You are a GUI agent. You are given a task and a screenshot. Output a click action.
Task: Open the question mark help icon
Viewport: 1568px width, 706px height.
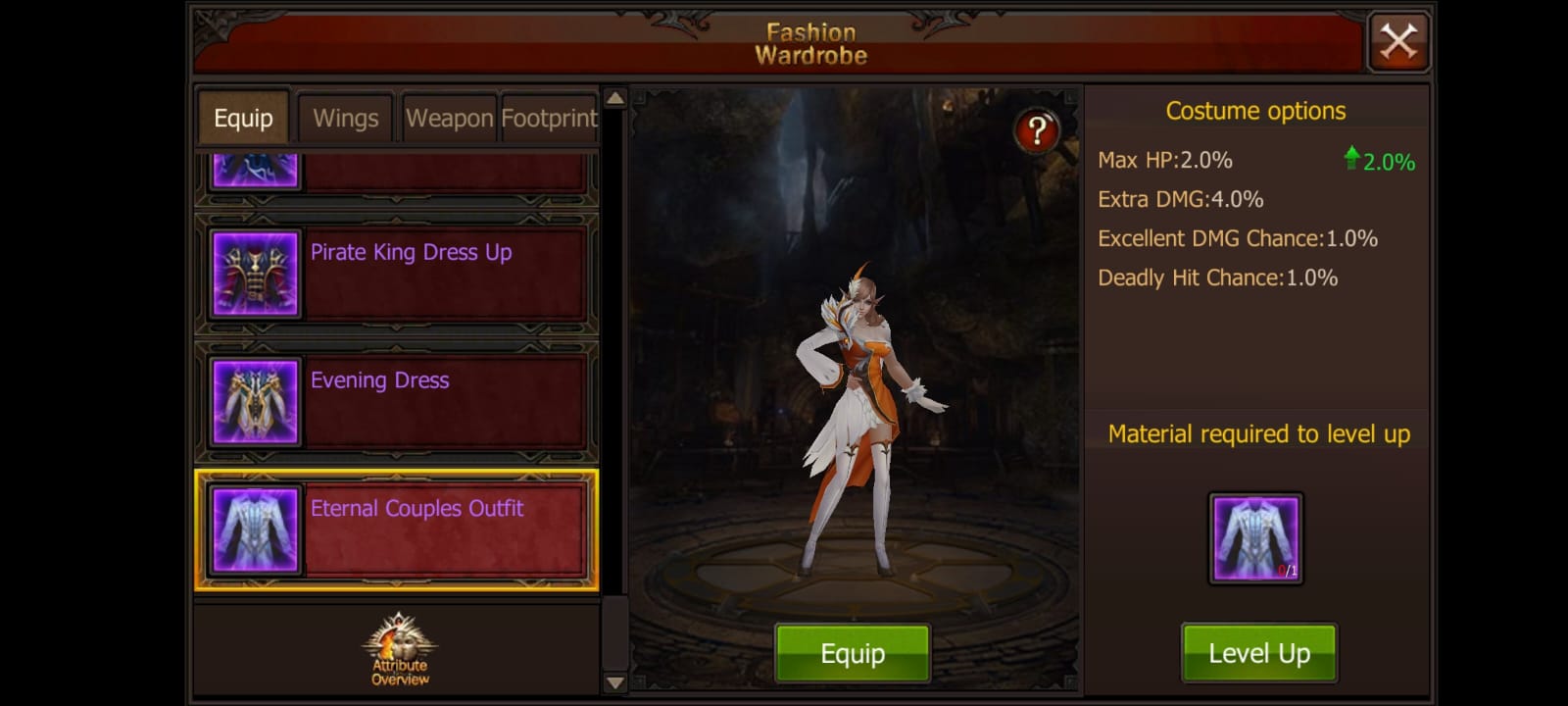[1036, 130]
